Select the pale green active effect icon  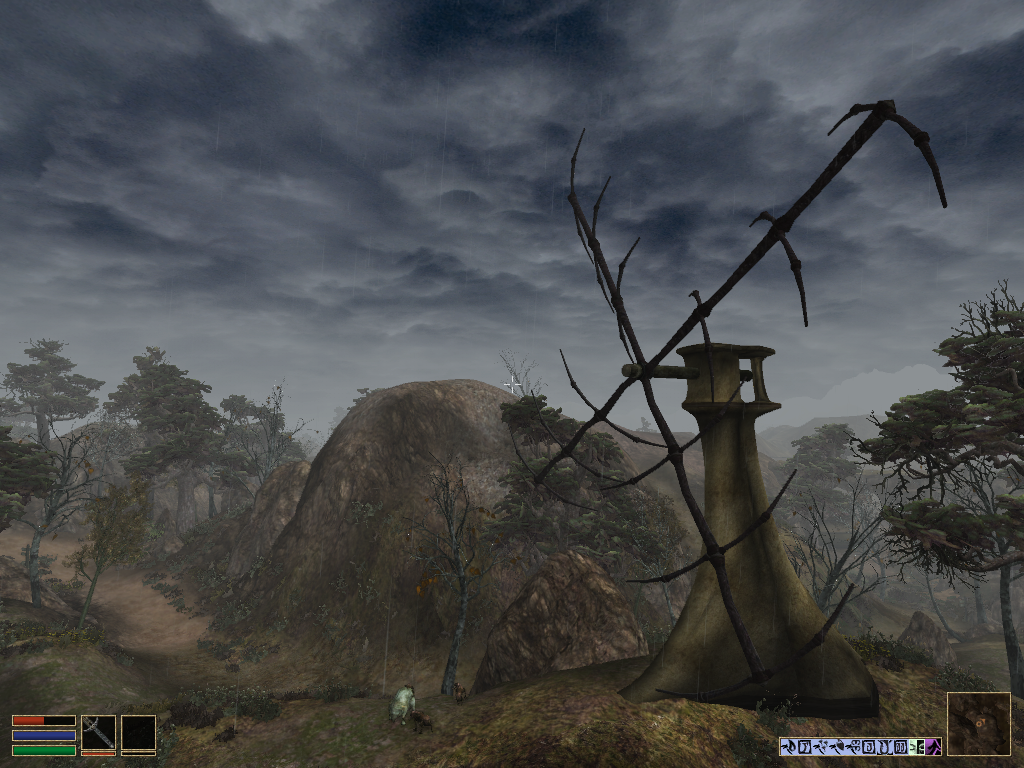[916, 746]
